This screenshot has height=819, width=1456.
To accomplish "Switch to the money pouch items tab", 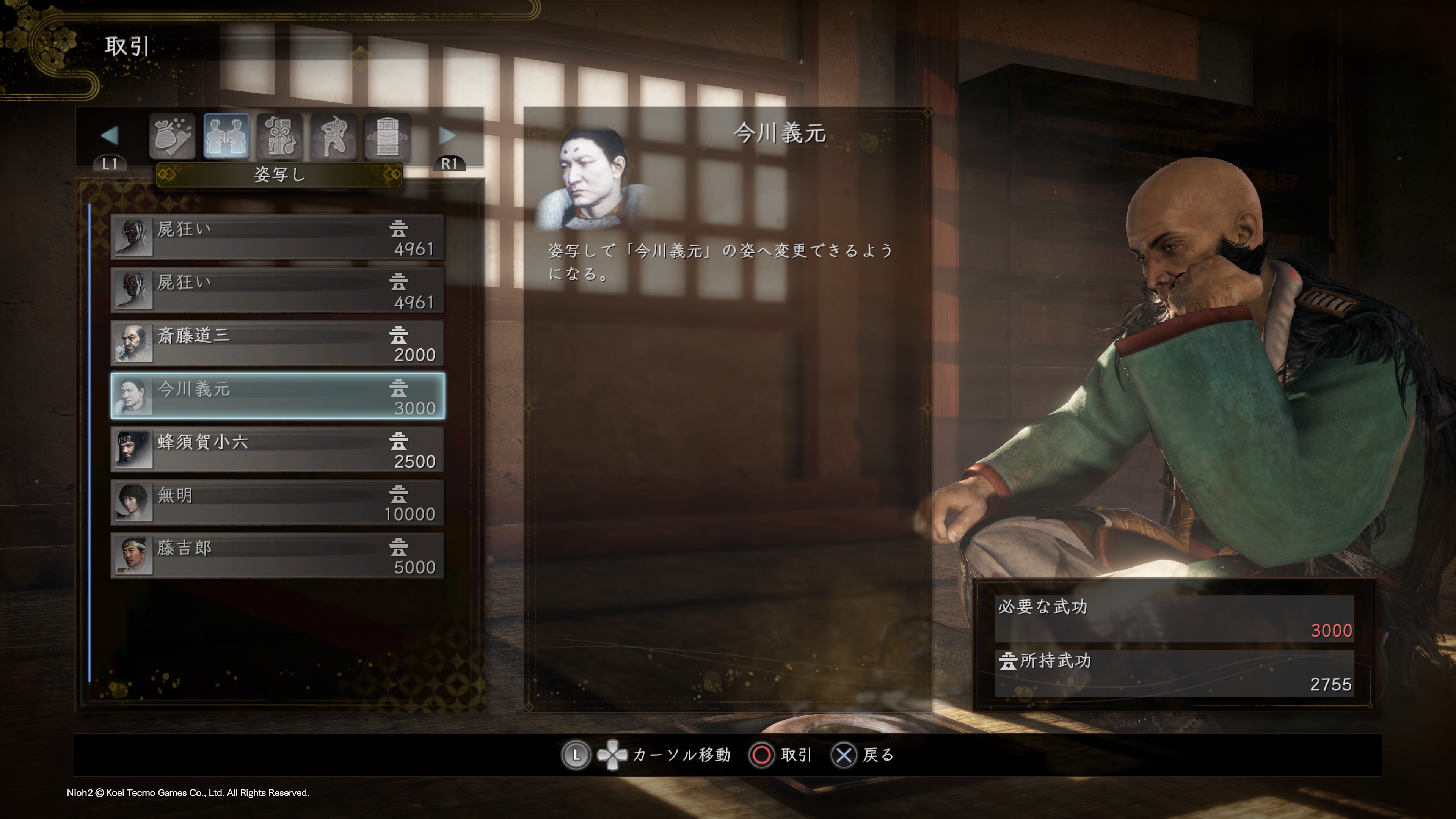I will pos(173,136).
